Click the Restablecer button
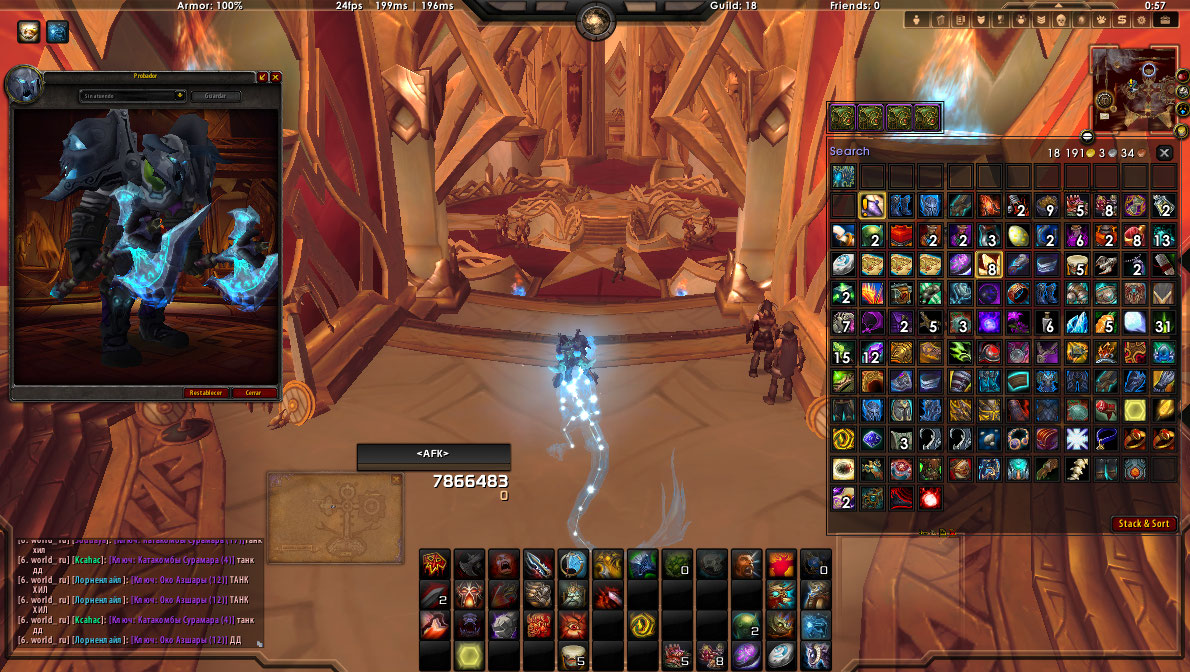 205,393
